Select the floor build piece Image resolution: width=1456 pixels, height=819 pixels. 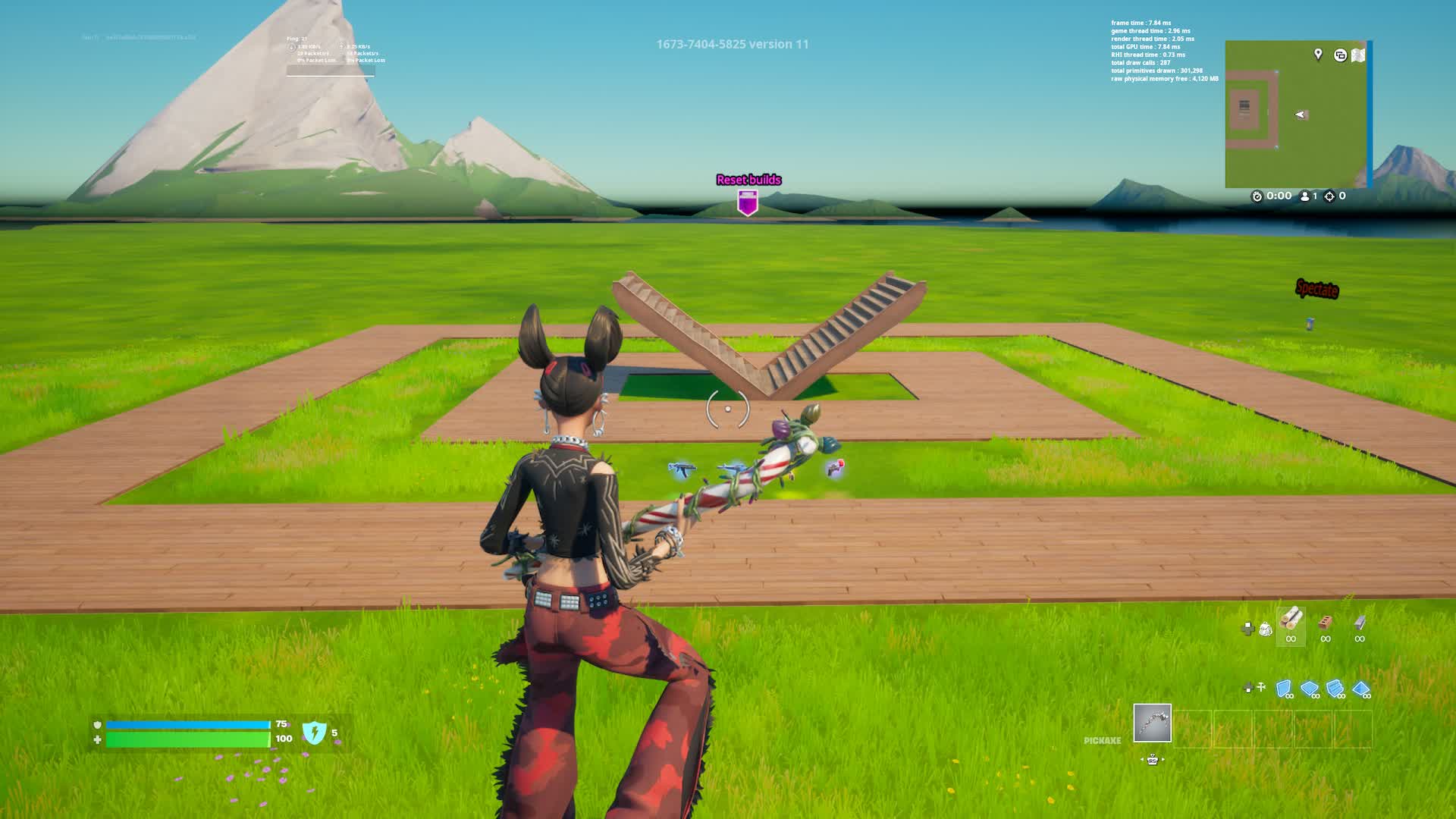(1310, 689)
